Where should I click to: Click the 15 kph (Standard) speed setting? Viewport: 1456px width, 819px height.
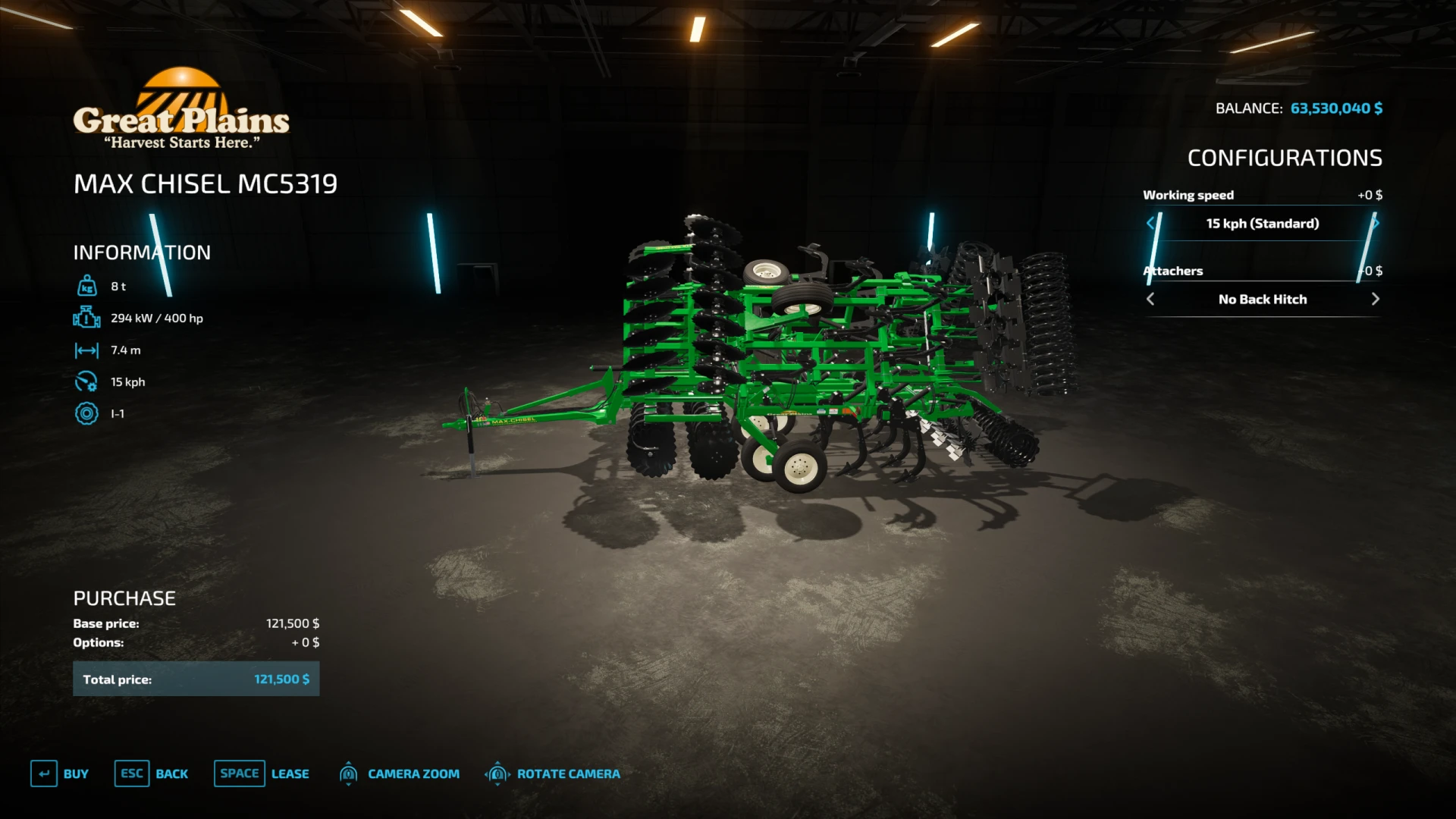click(1263, 224)
